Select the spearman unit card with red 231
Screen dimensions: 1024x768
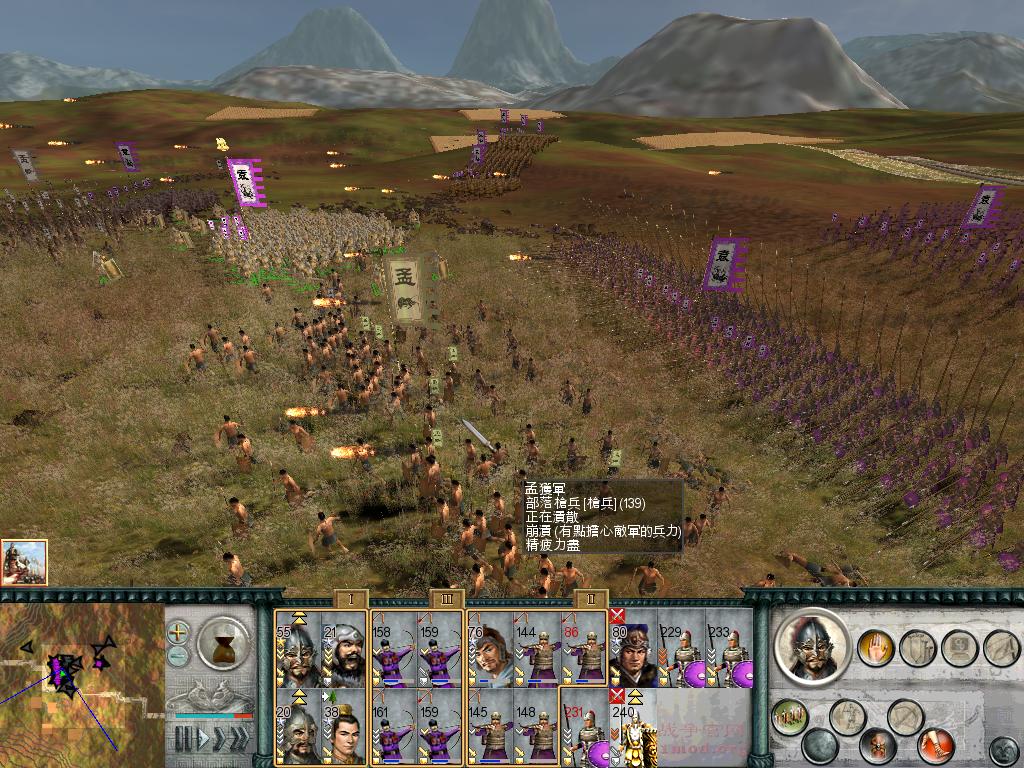coord(583,726)
